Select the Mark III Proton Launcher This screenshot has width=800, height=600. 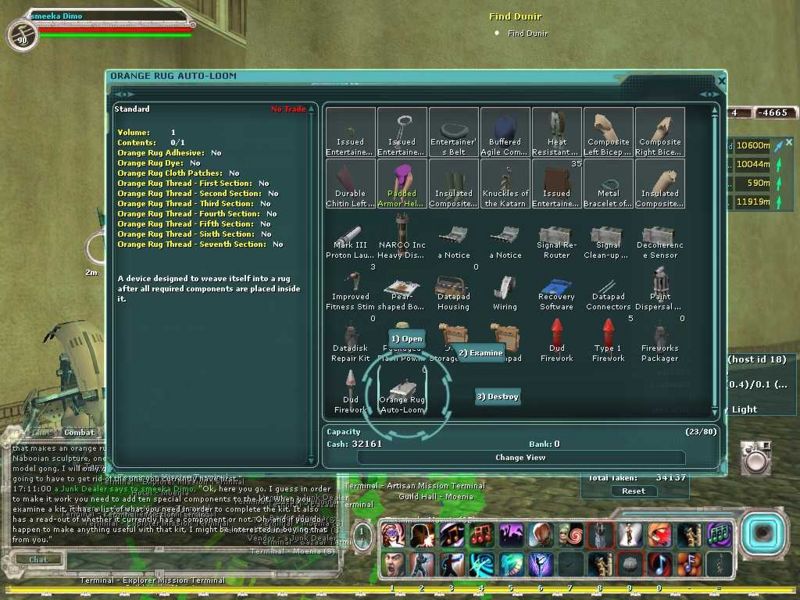pos(350,242)
